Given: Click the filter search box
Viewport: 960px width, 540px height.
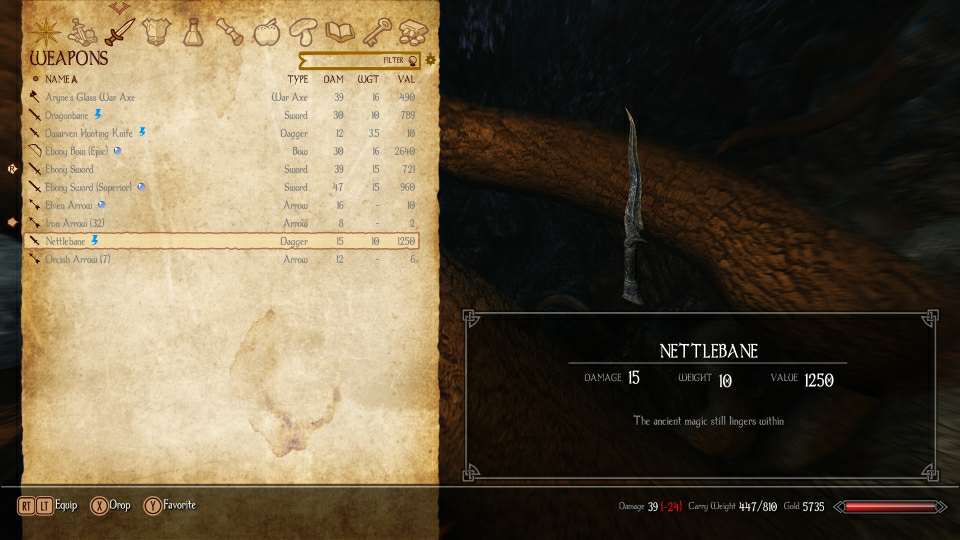Looking at the screenshot, I should 359,60.
